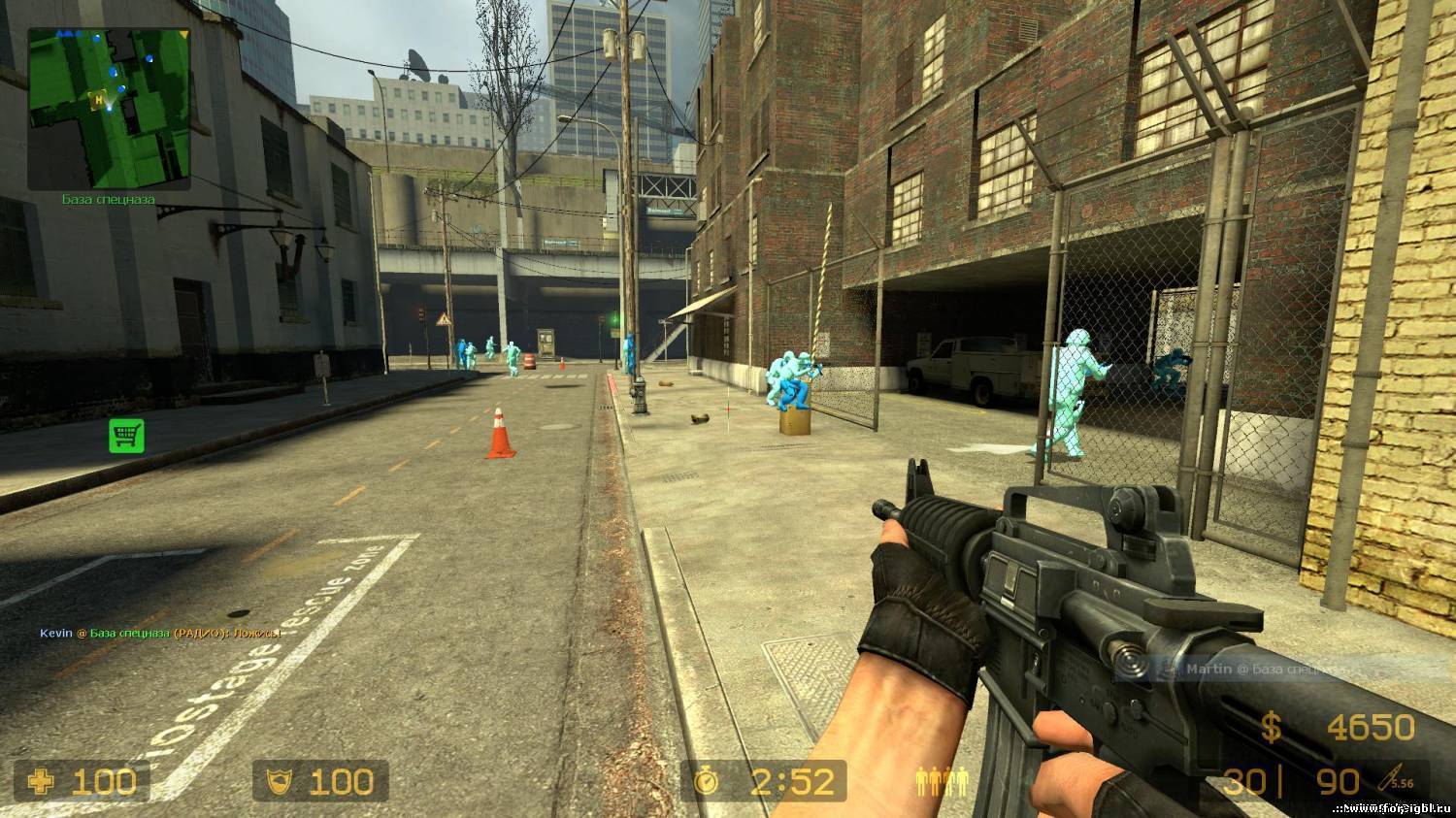Click the База спецназа map label
This screenshot has height=818, width=1456.
(x=110, y=198)
